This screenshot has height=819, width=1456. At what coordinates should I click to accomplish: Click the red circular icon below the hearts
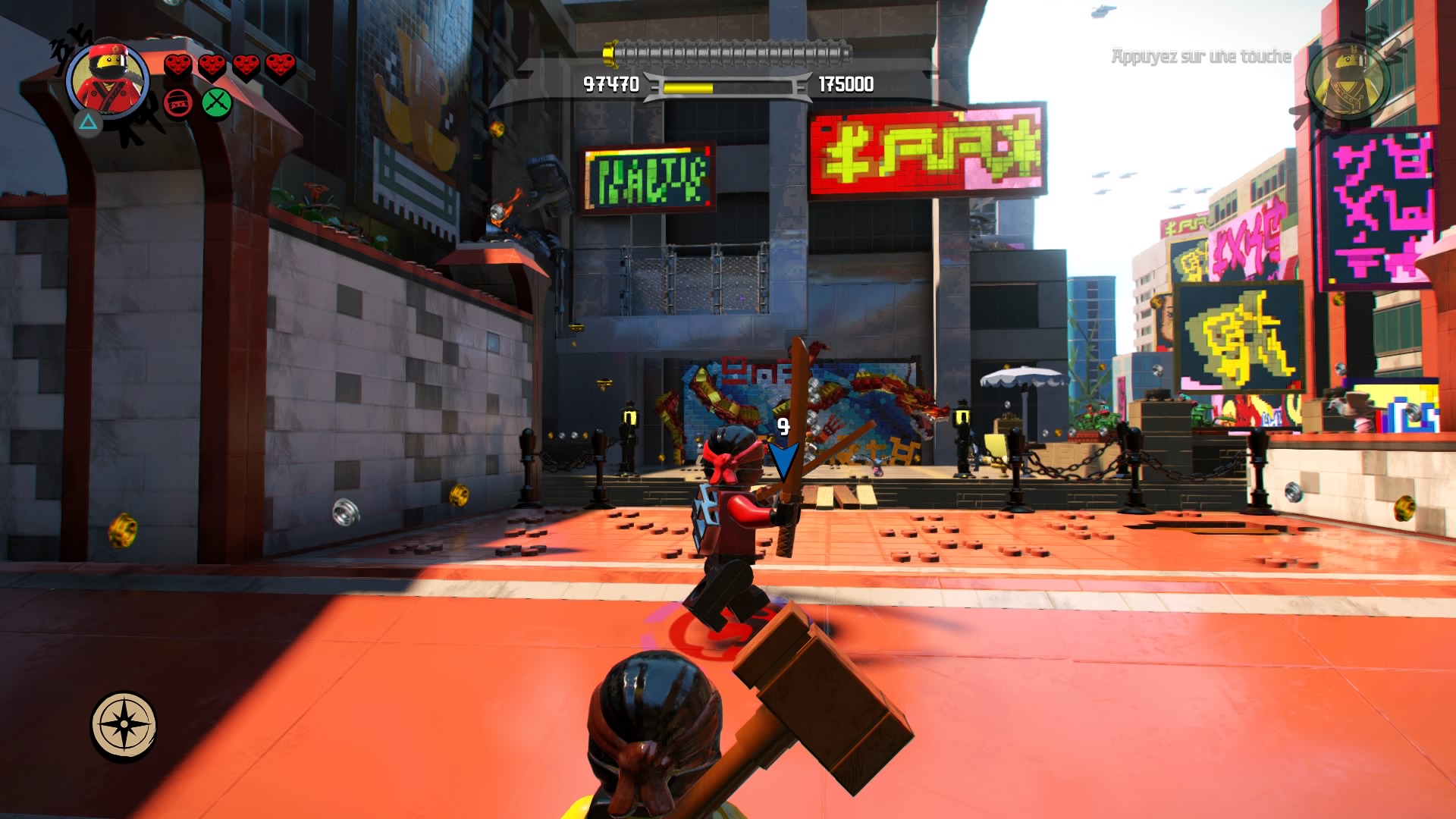(x=178, y=103)
